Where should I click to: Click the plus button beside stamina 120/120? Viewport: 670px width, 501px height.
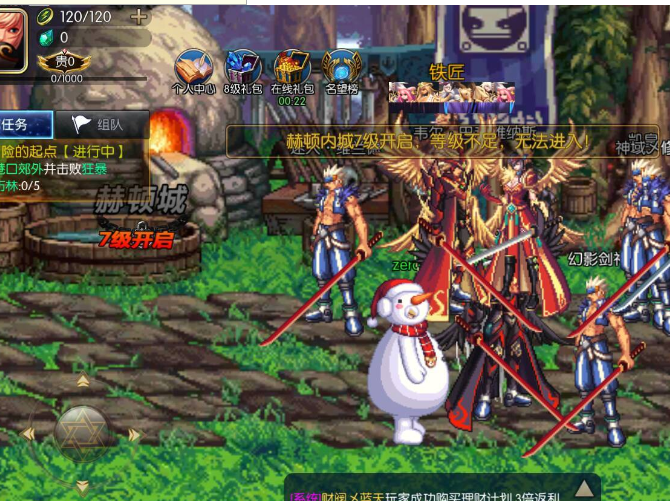pos(138,17)
